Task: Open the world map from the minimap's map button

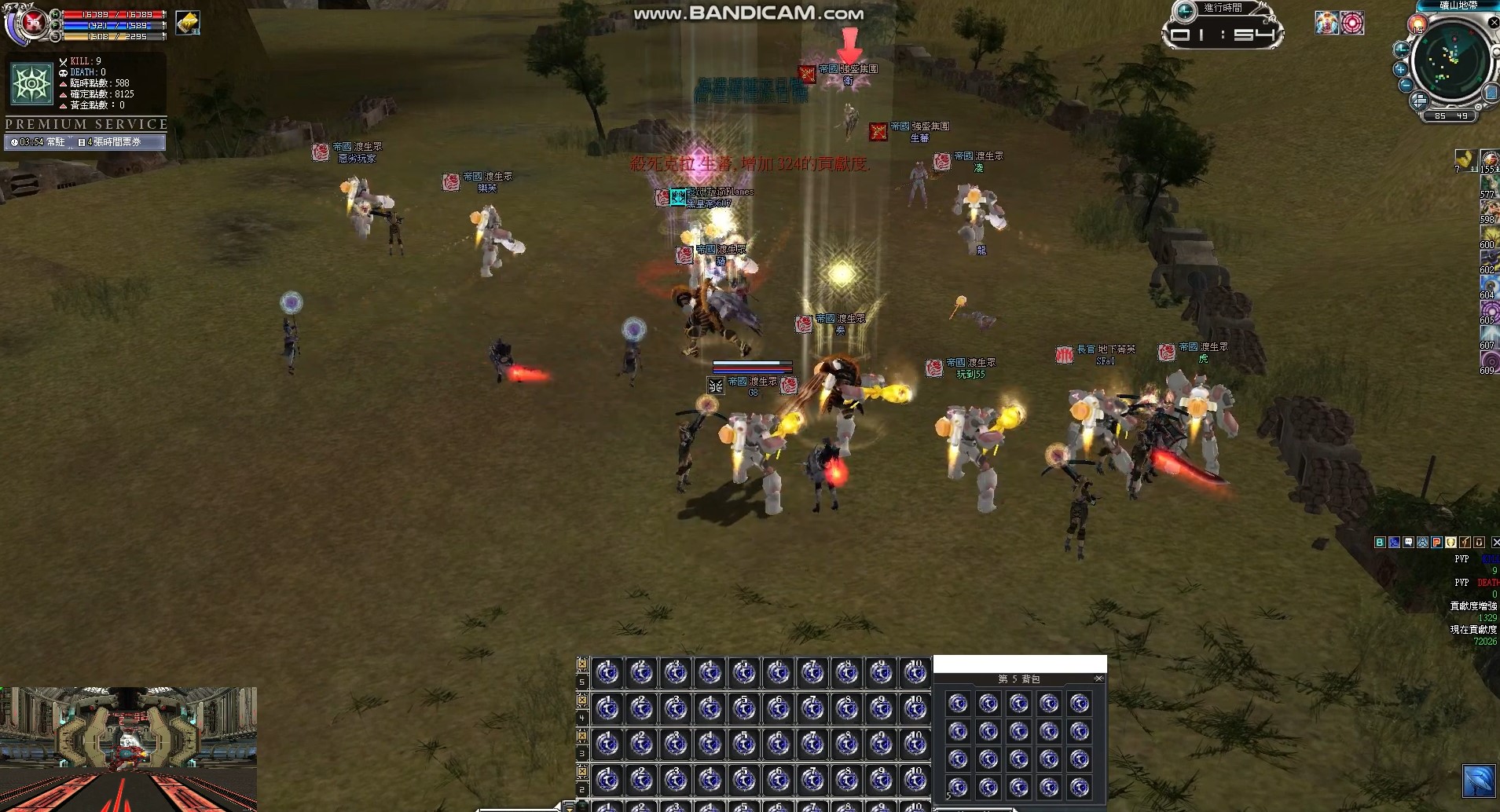Action: coord(1490,94)
